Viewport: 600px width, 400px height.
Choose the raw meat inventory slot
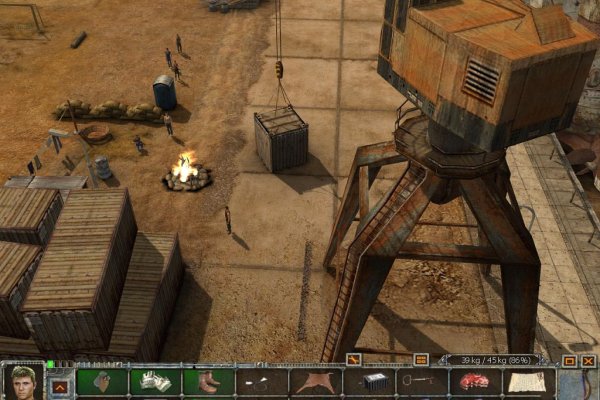coord(476,382)
